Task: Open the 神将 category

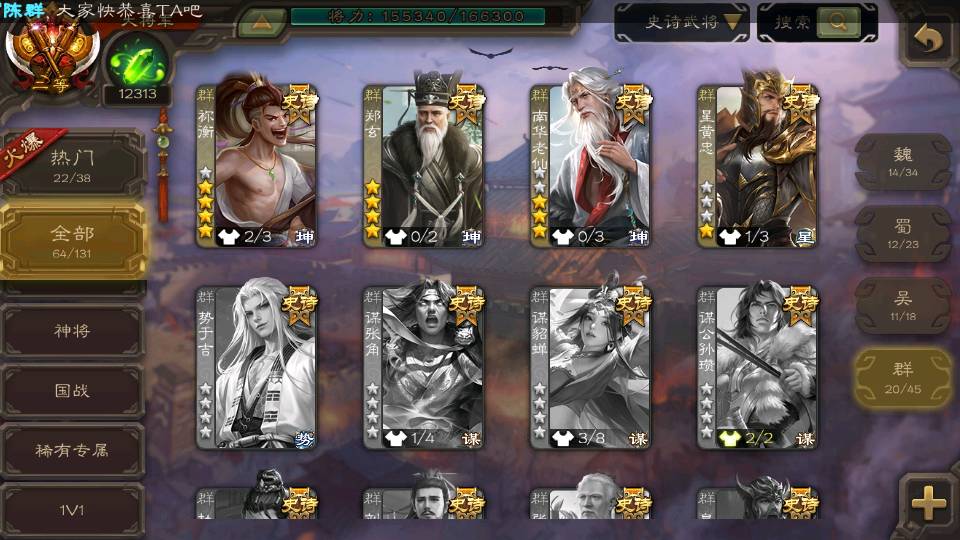Action: click(x=72, y=331)
